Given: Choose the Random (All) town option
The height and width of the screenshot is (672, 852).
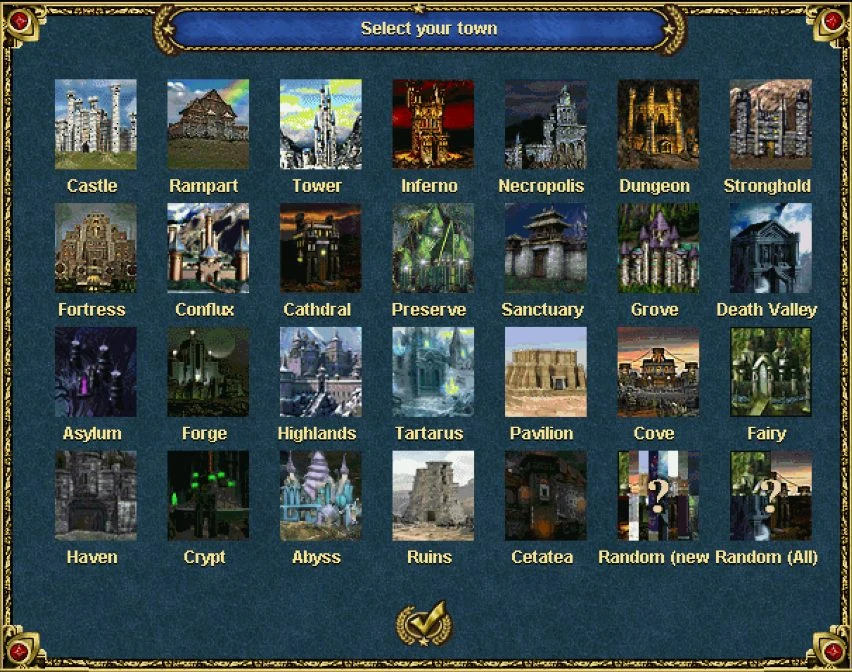Looking at the screenshot, I should 770,496.
